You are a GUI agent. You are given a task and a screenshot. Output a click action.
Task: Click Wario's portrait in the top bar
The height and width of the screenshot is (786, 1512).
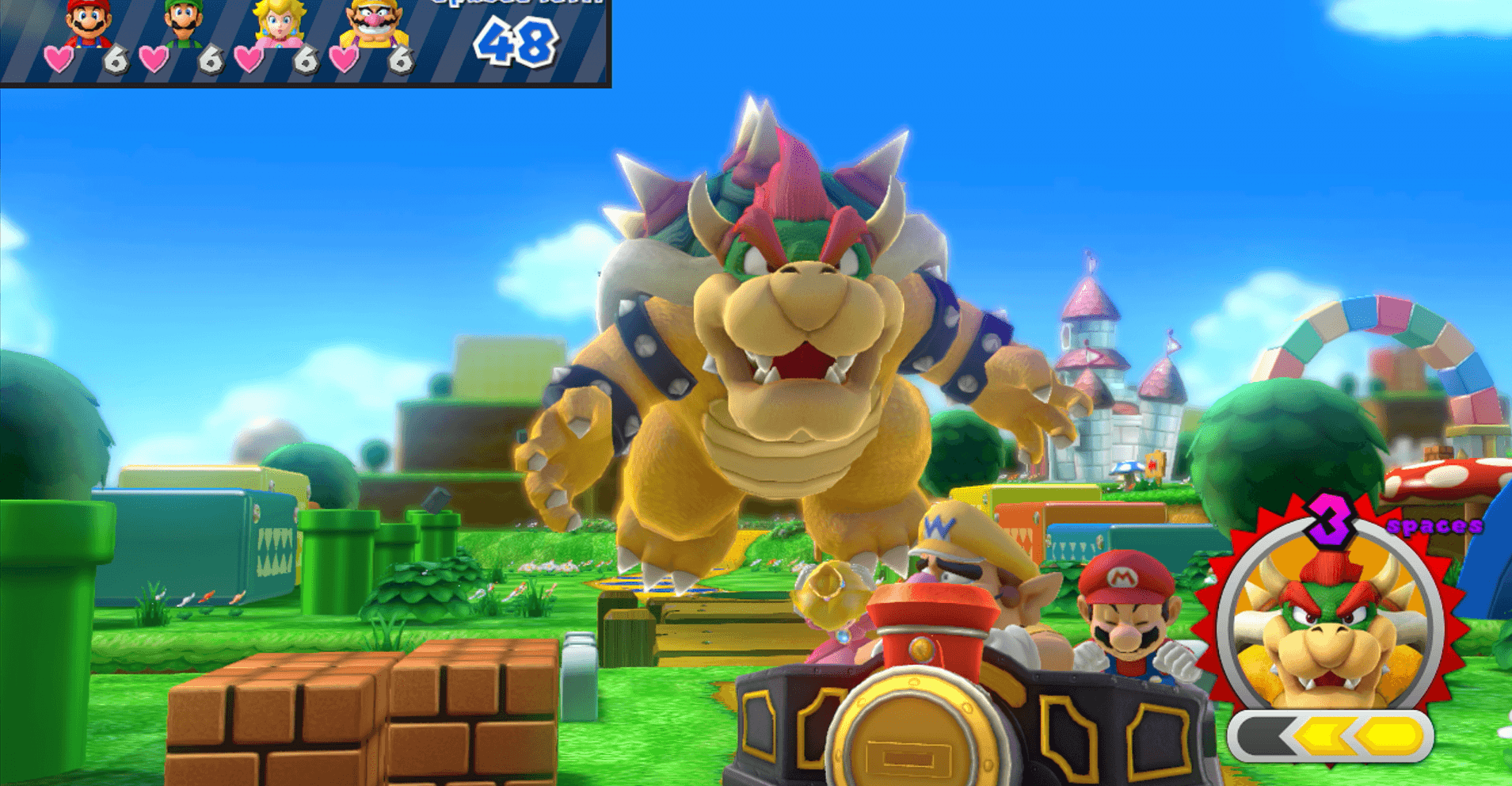(x=374, y=22)
